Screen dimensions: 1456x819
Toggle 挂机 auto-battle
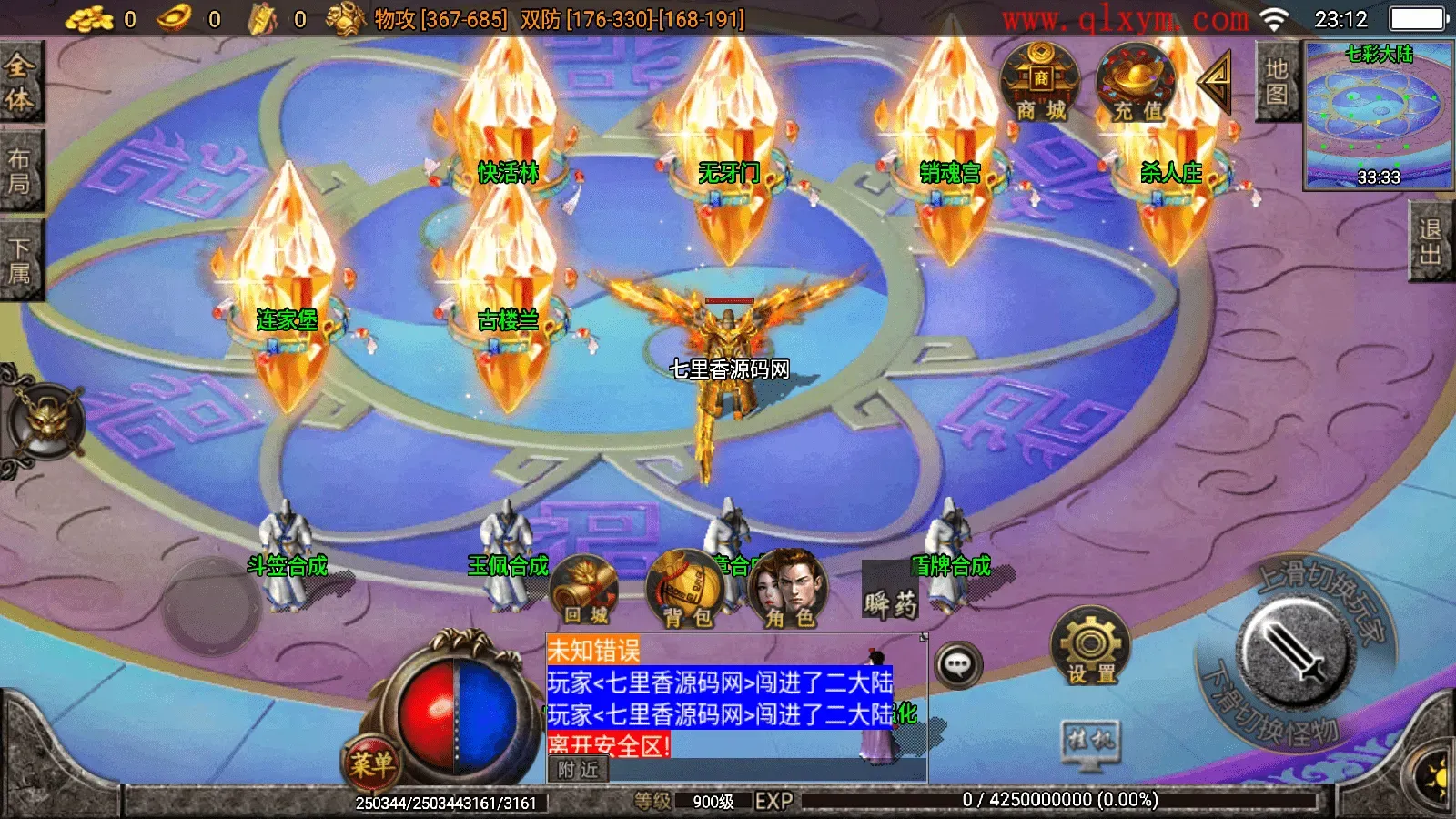coord(1090,741)
